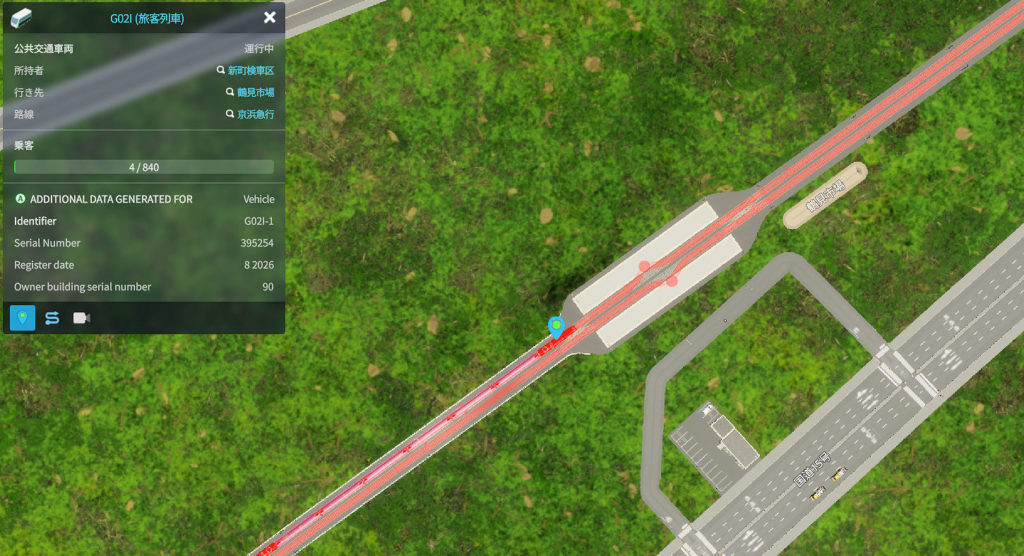Screen dimensions: 1024x556
Task: Click the route arrows icon button
Action: click(x=52, y=318)
